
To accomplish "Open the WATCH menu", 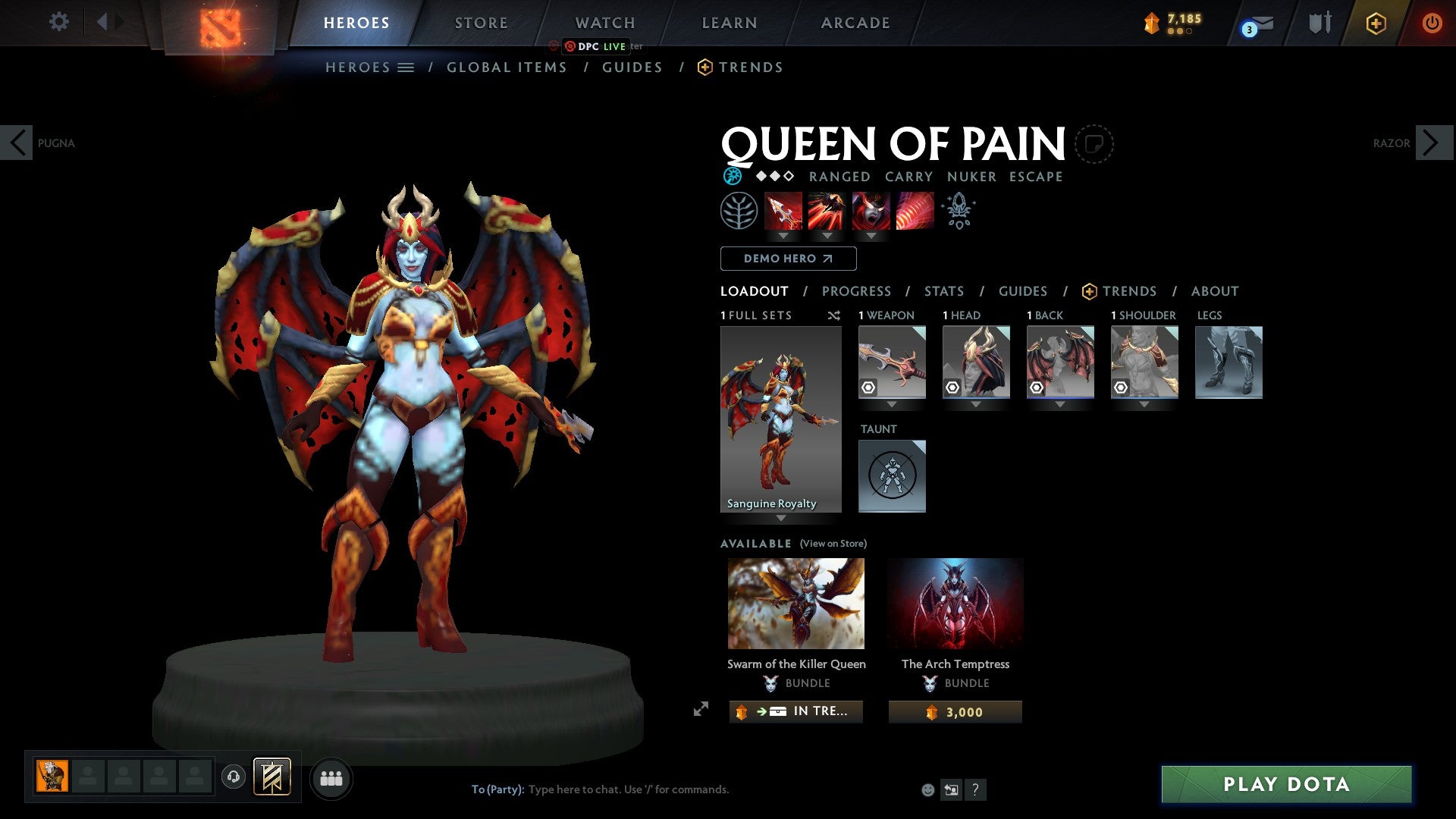I will pos(604,22).
